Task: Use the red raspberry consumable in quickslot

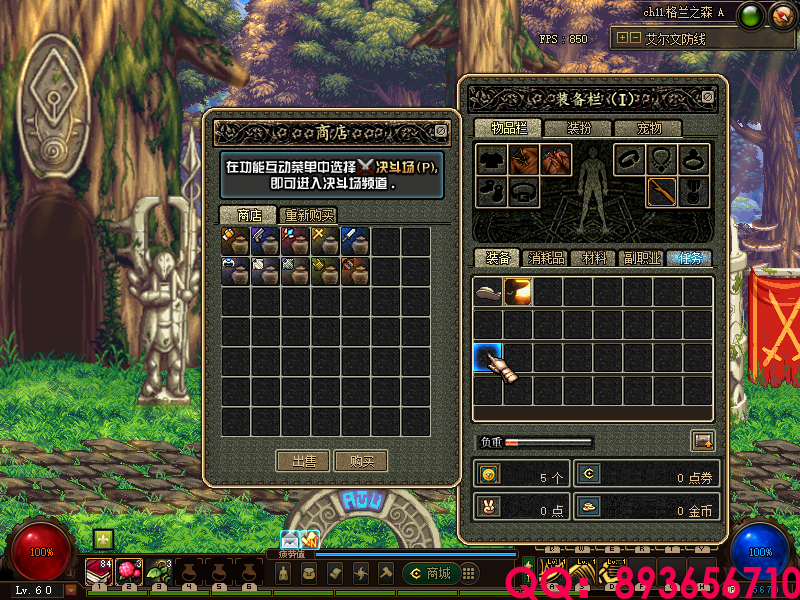Action: (x=129, y=571)
